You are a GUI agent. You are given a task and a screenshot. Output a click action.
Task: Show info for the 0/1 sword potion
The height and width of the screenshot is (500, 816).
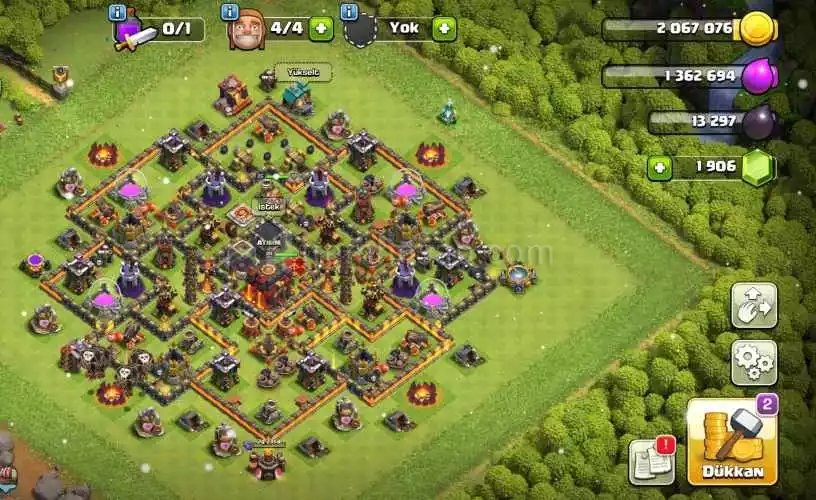[119, 12]
